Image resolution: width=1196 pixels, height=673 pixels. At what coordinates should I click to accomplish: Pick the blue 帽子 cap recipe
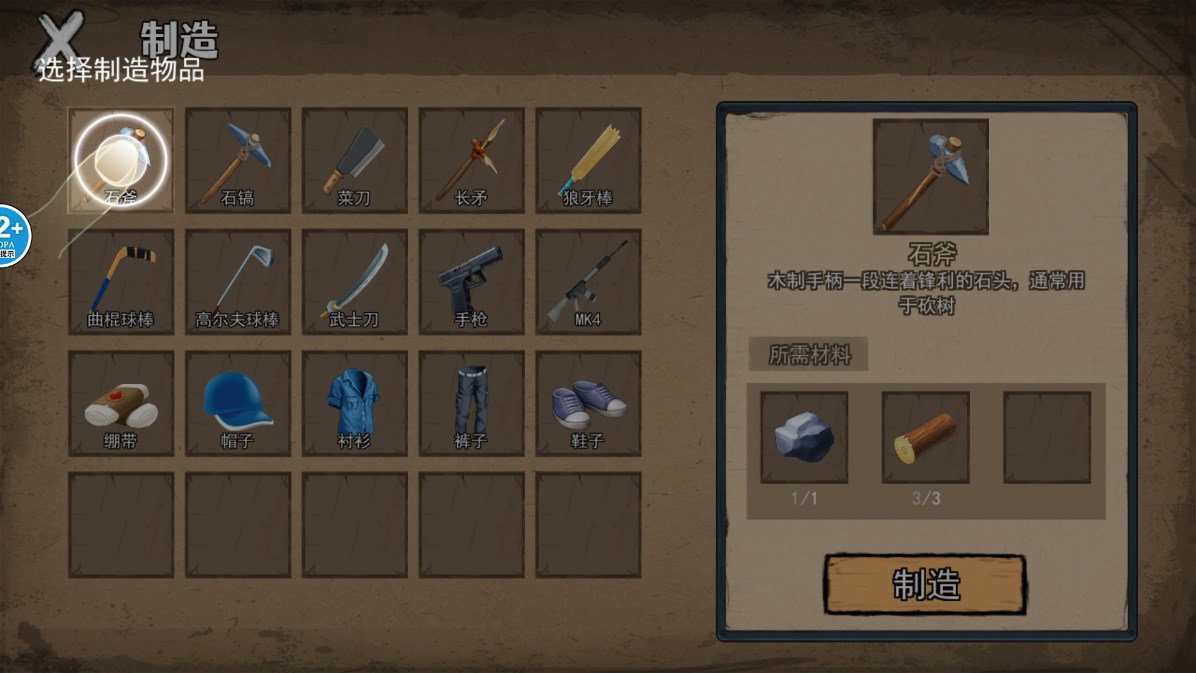point(238,402)
